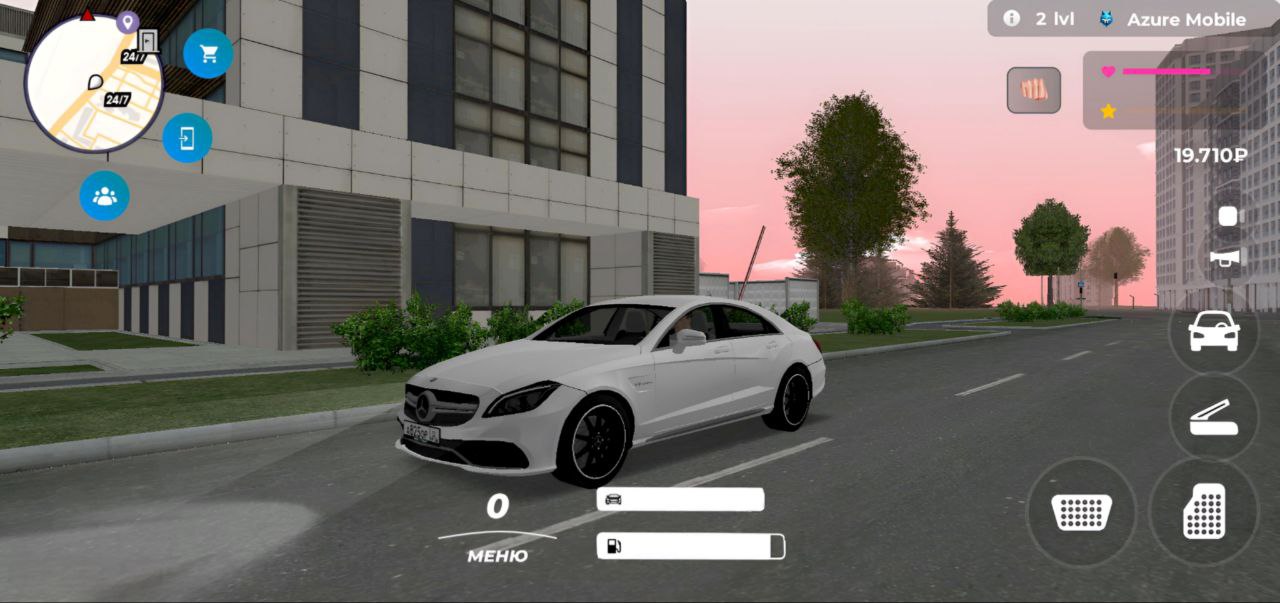Image resolution: width=1280 pixels, height=603 pixels.
Task: Open the shop cart button
Action: (208, 54)
